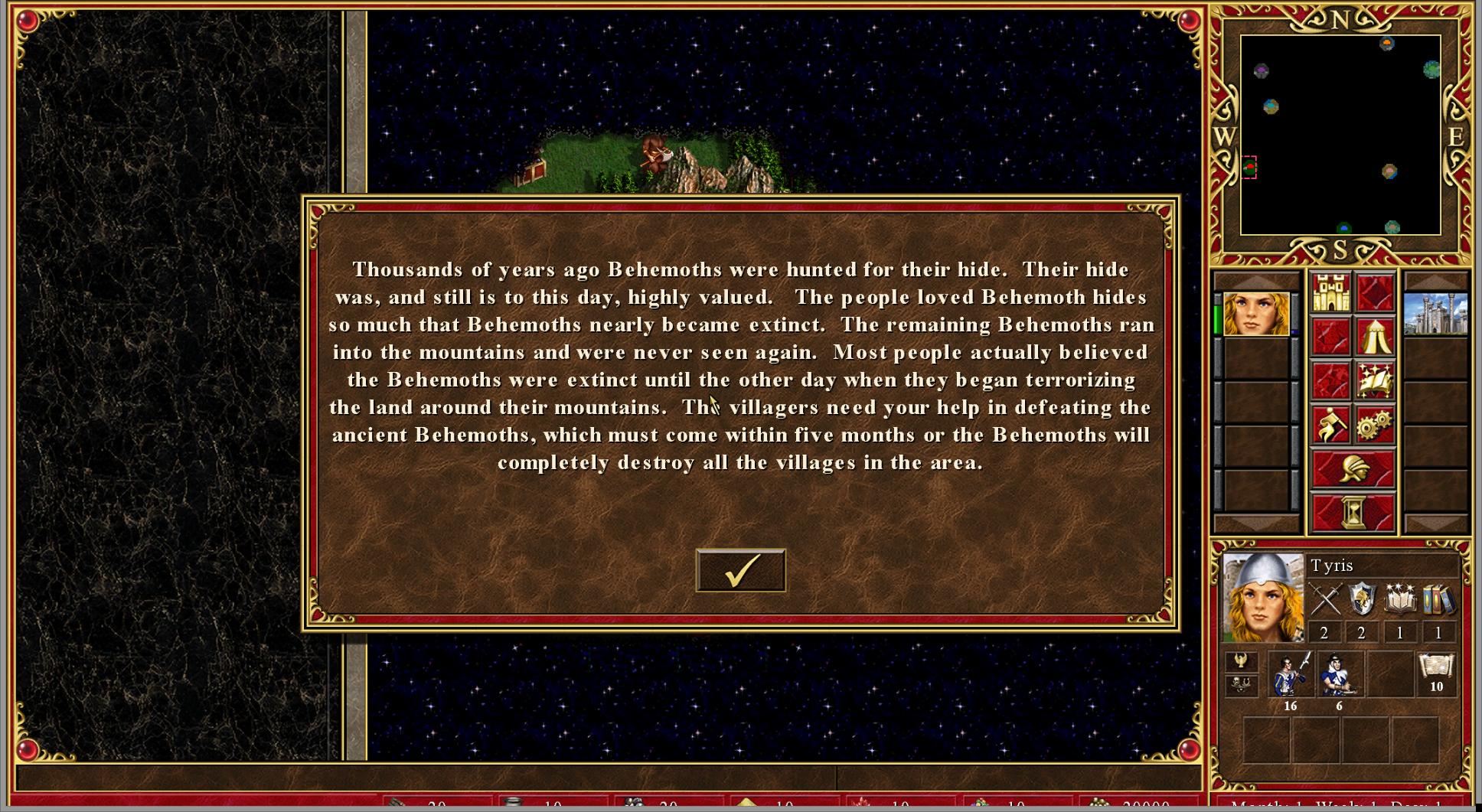The image size is (1482, 812).
Task: Click the knowledge books skill icon
Action: [x=1438, y=599]
